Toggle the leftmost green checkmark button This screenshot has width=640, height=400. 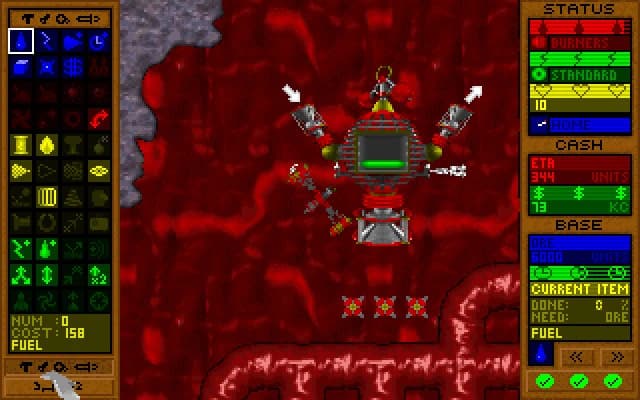(x=543, y=381)
